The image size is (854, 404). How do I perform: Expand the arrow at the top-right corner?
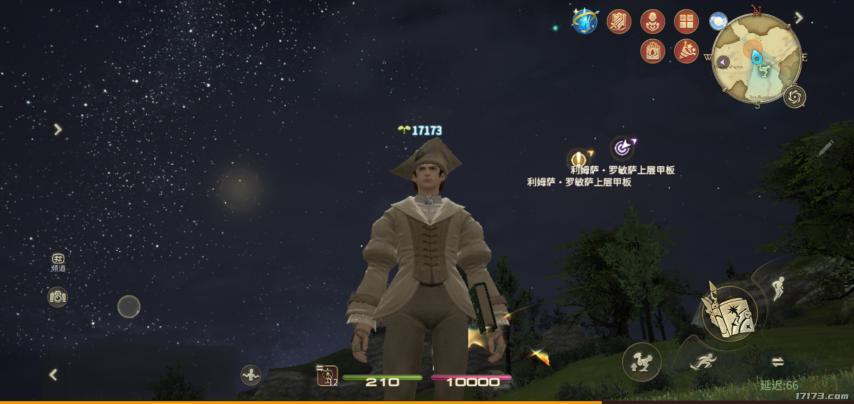[x=799, y=17]
